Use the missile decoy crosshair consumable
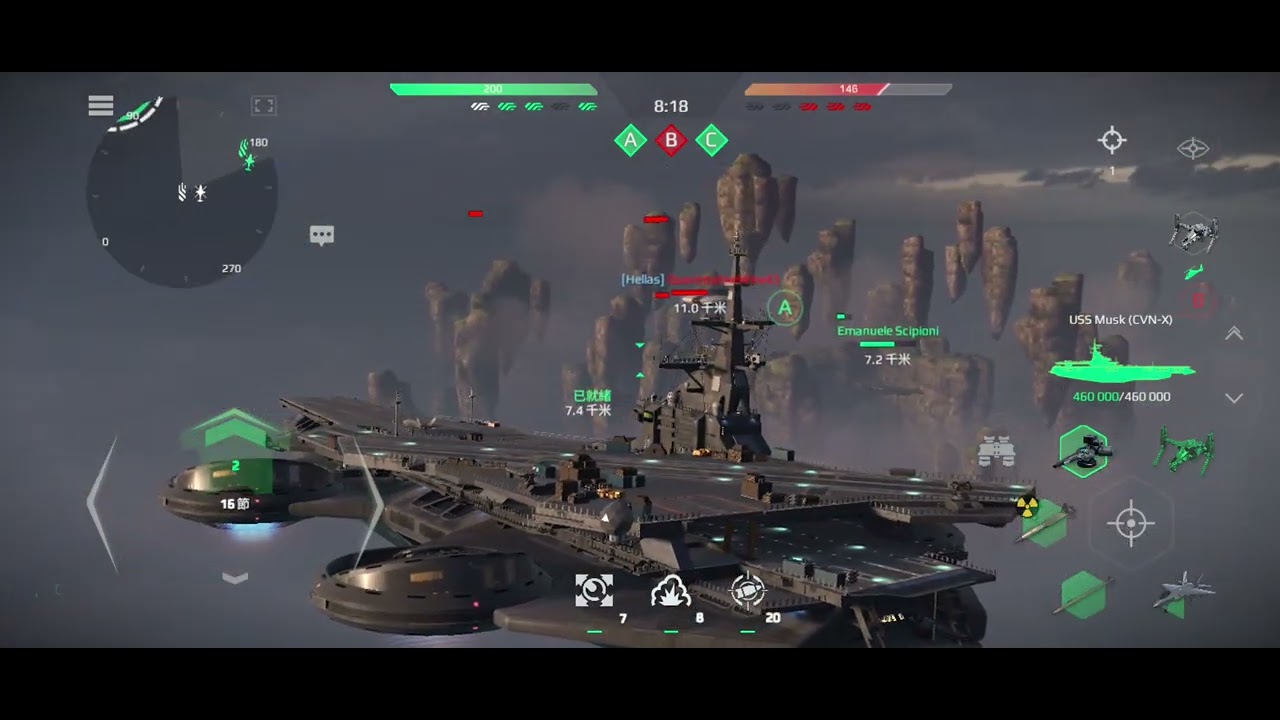The image size is (1280, 720). pos(747,591)
